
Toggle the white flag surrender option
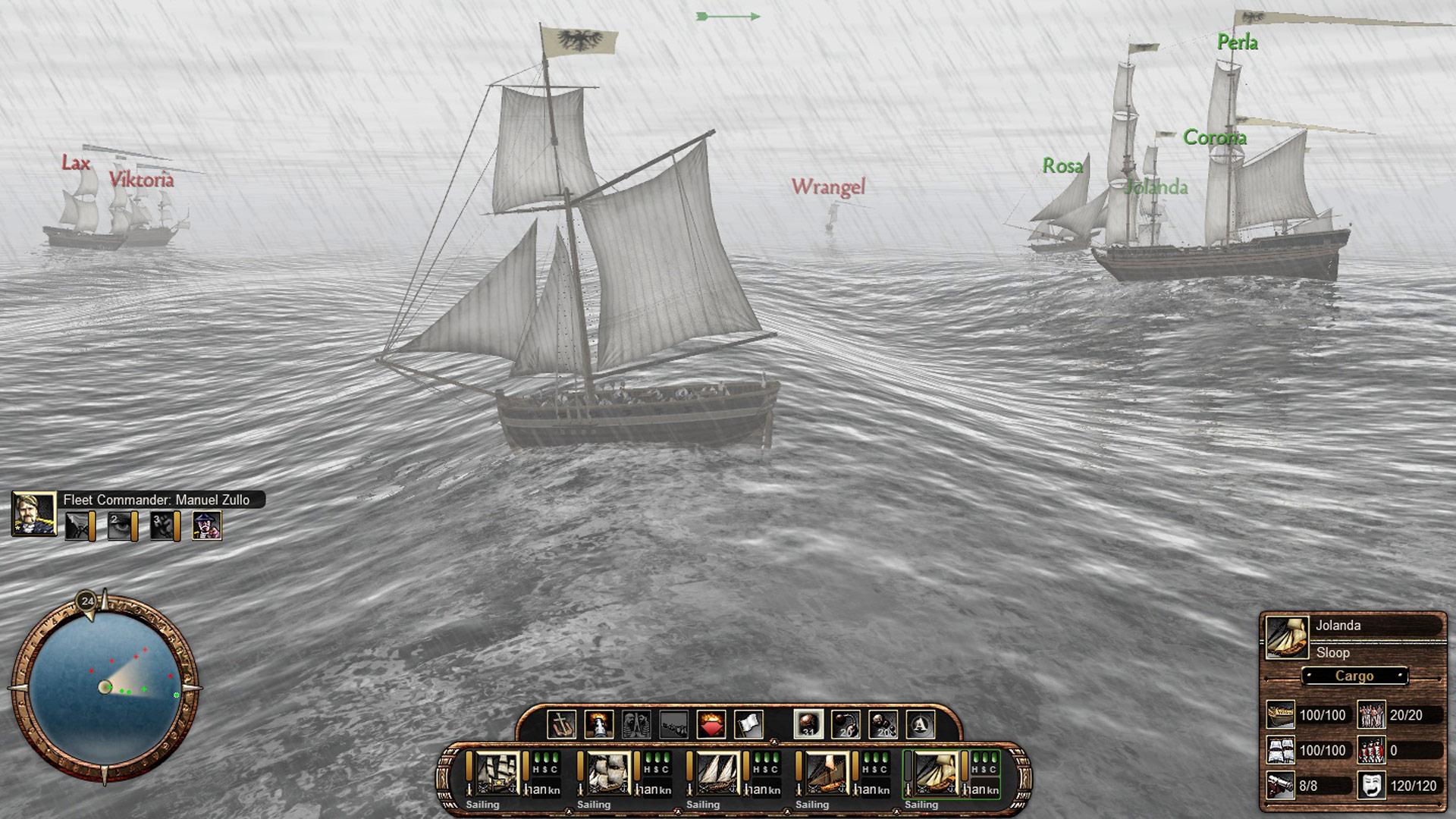click(x=747, y=724)
